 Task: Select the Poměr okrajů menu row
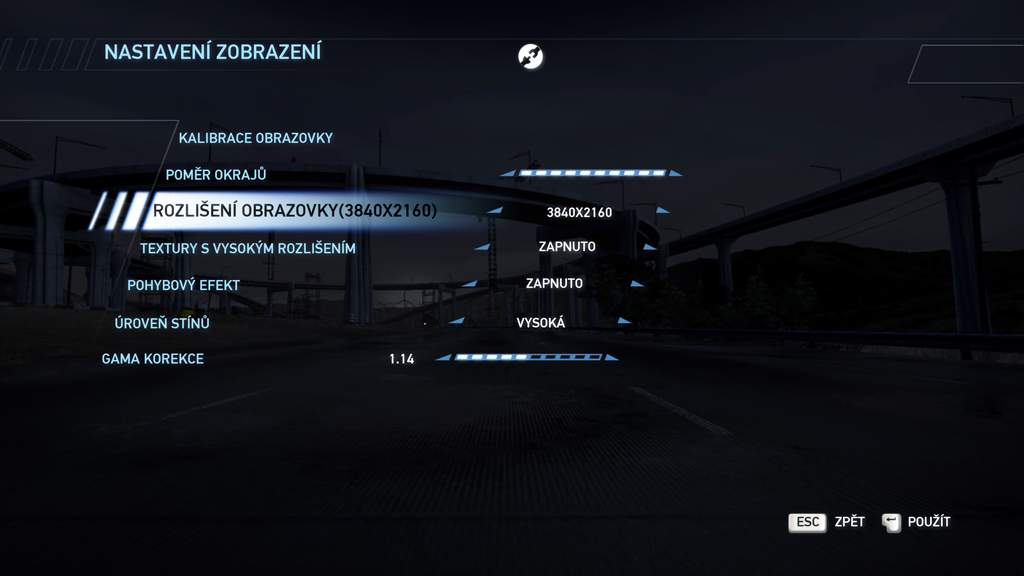(x=216, y=175)
